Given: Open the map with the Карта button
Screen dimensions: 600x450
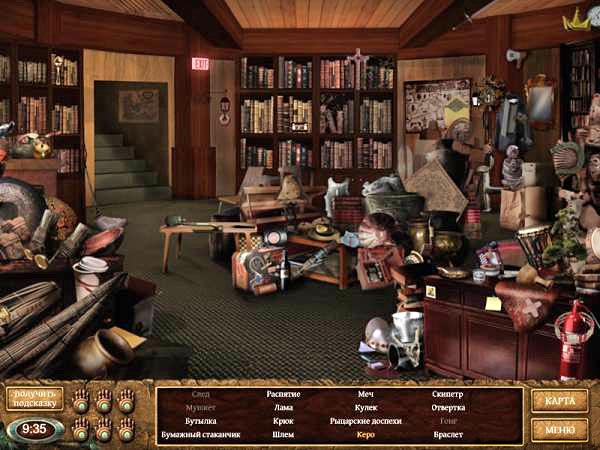Looking at the screenshot, I should 559,400.
